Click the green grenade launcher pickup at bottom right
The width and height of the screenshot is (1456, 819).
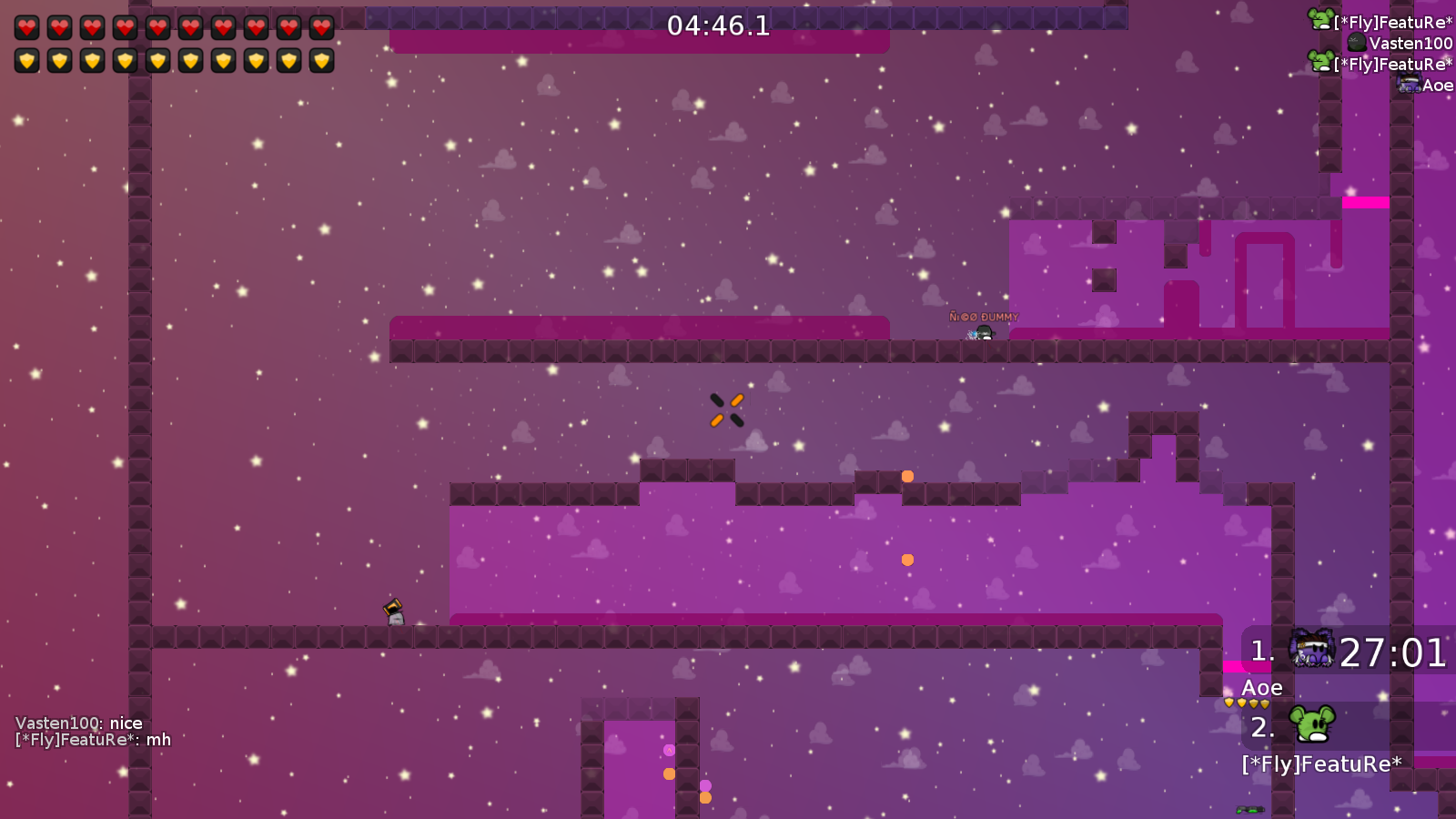(x=1250, y=809)
